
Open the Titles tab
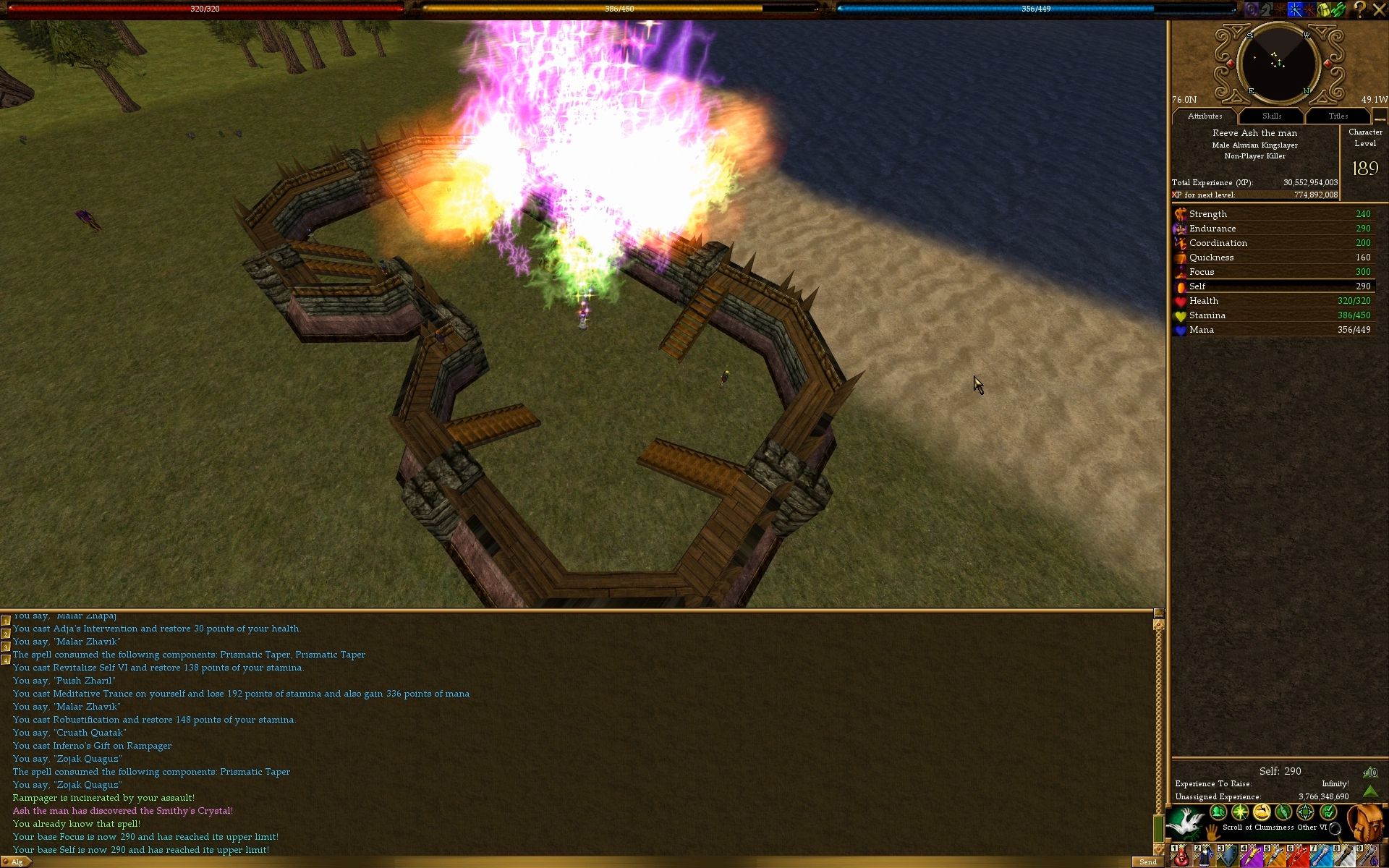[1338, 116]
